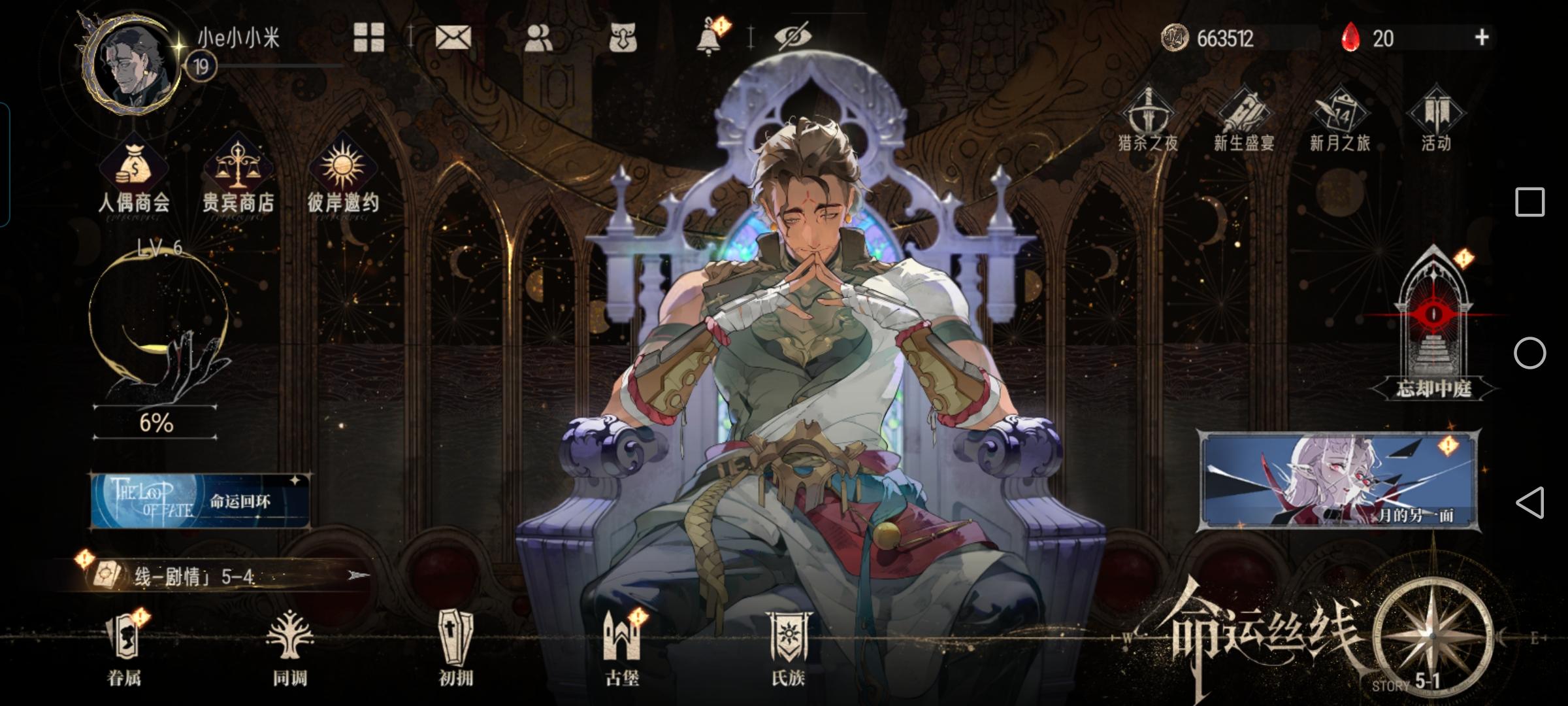The image size is (1568, 706).
Task: Toggle the eye icon to hide UI
Action: (x=792, y=37)
